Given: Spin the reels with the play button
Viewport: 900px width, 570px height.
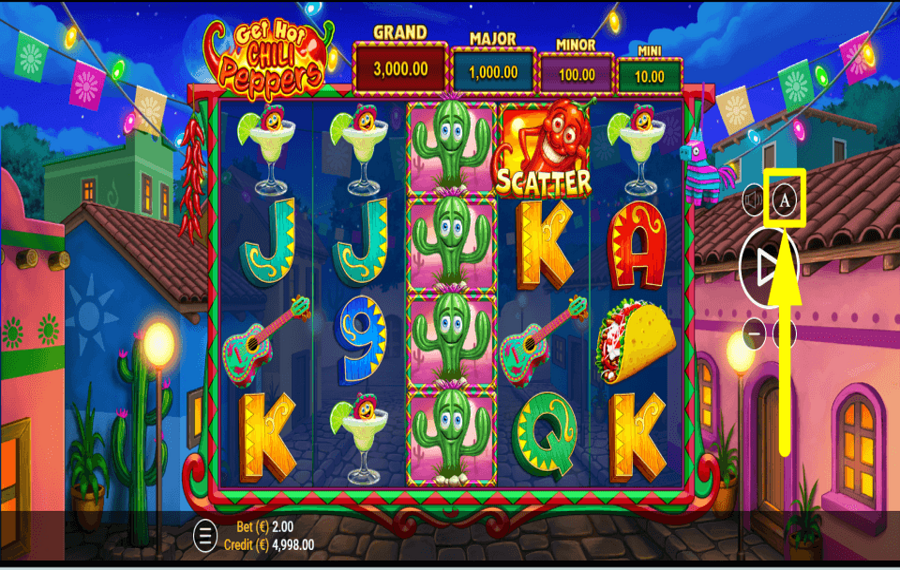Looking at the screenshot, I should click(768, 267).
